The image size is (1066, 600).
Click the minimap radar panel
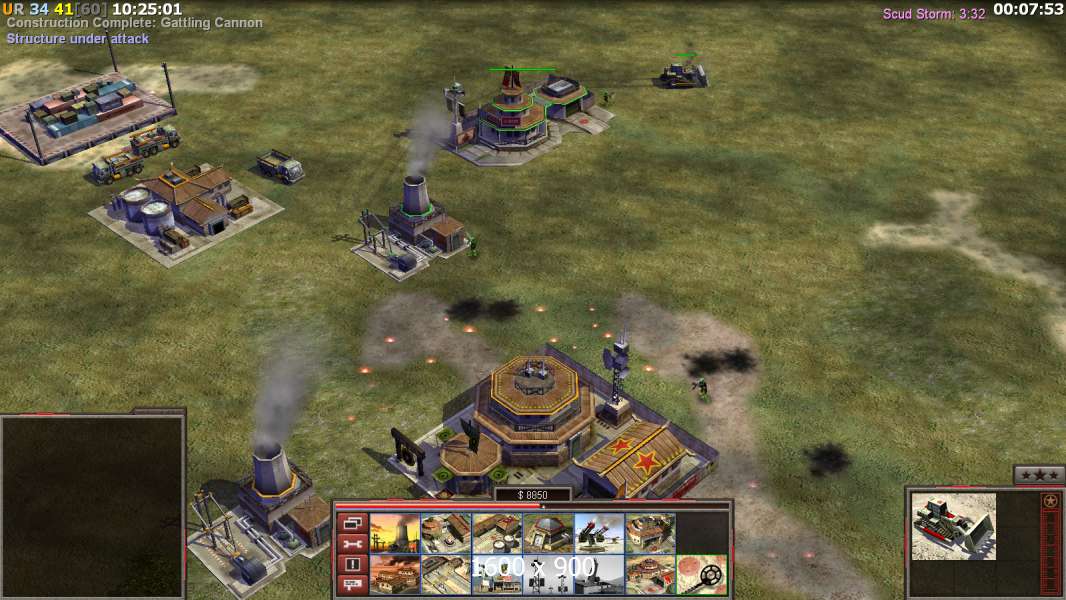pos(92,506)
